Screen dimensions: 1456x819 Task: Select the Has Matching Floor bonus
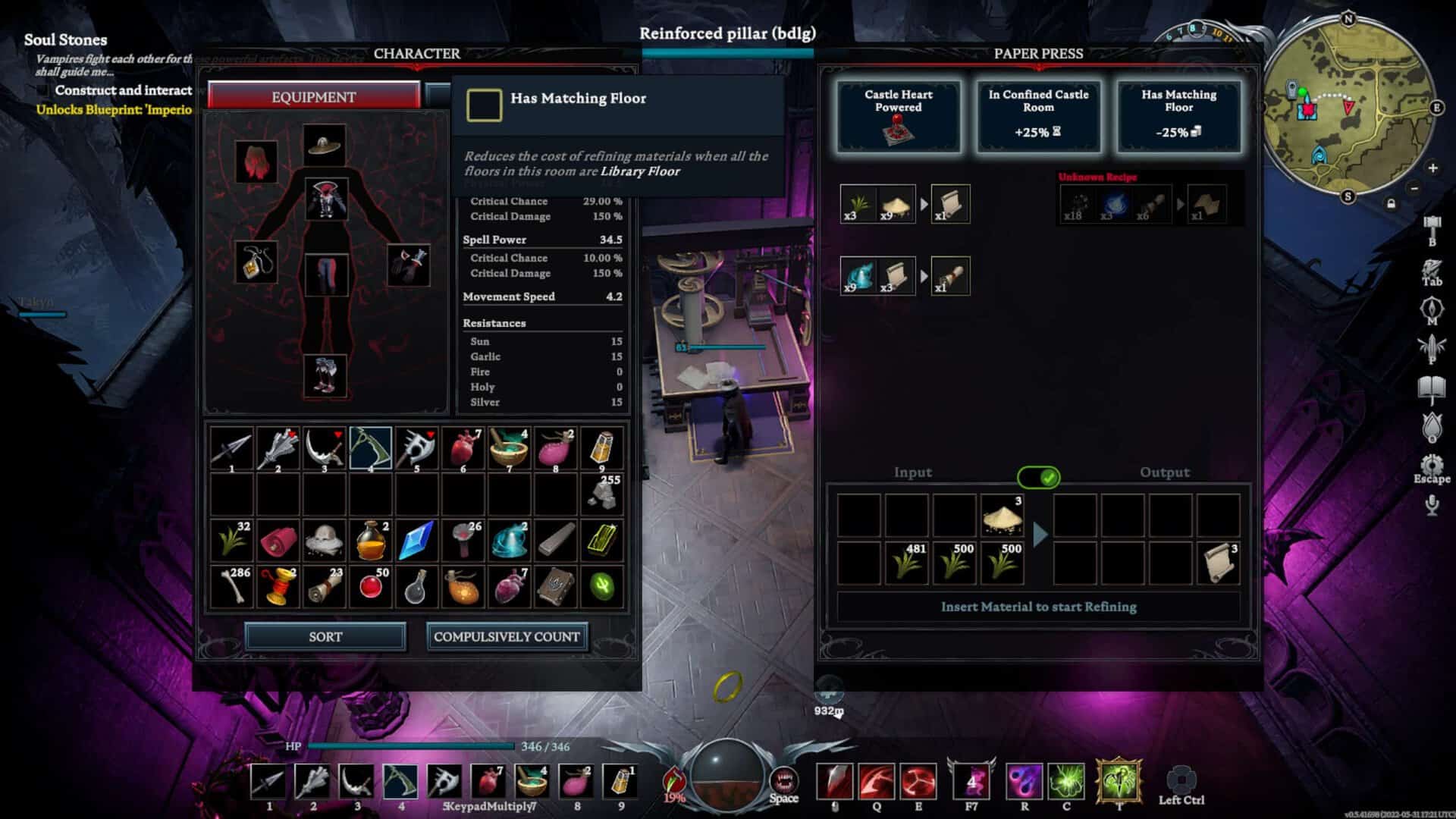(x=1178, y=116)
